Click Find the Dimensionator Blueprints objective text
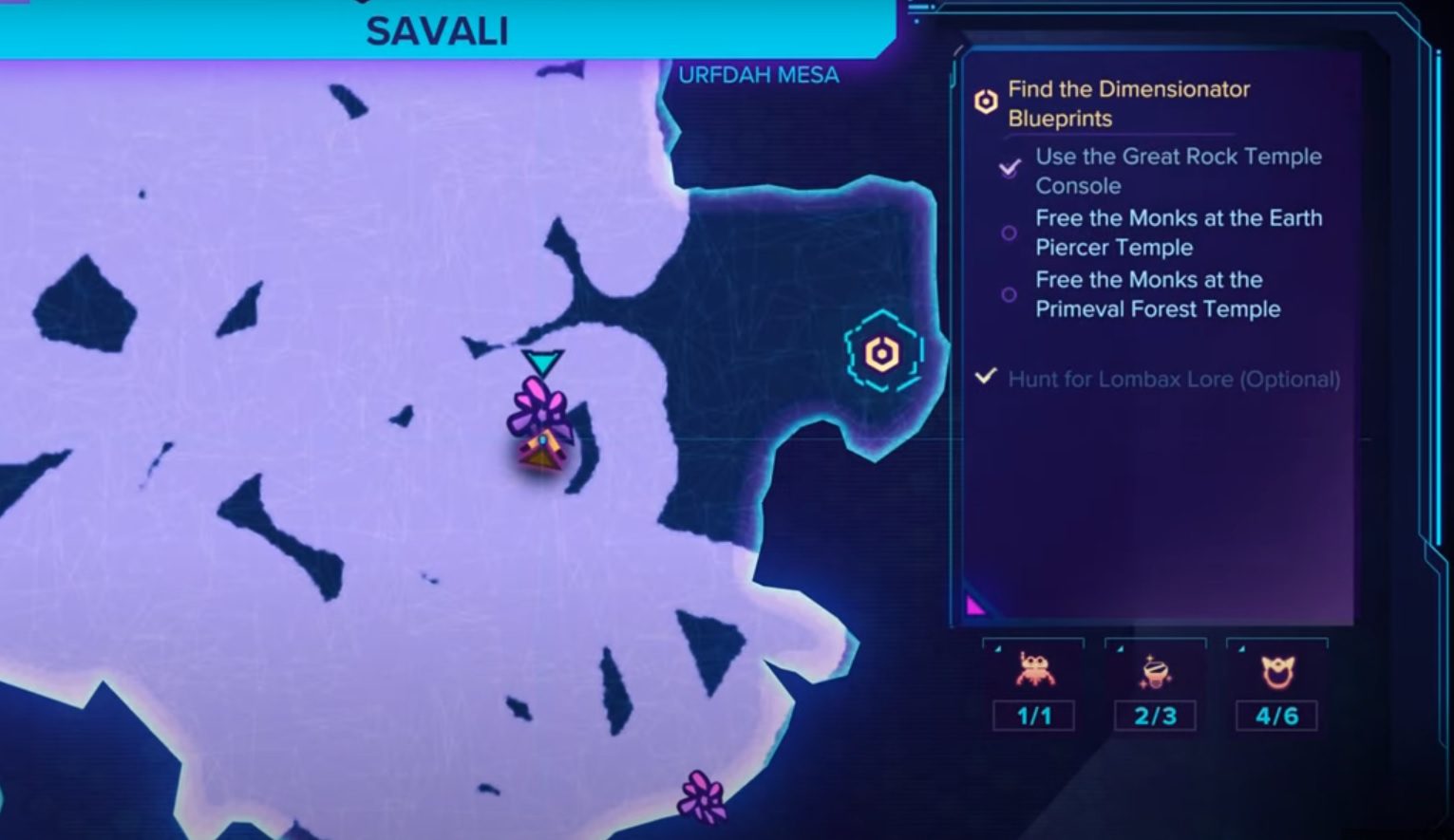1454x840 pixels. coord(1128,103)
